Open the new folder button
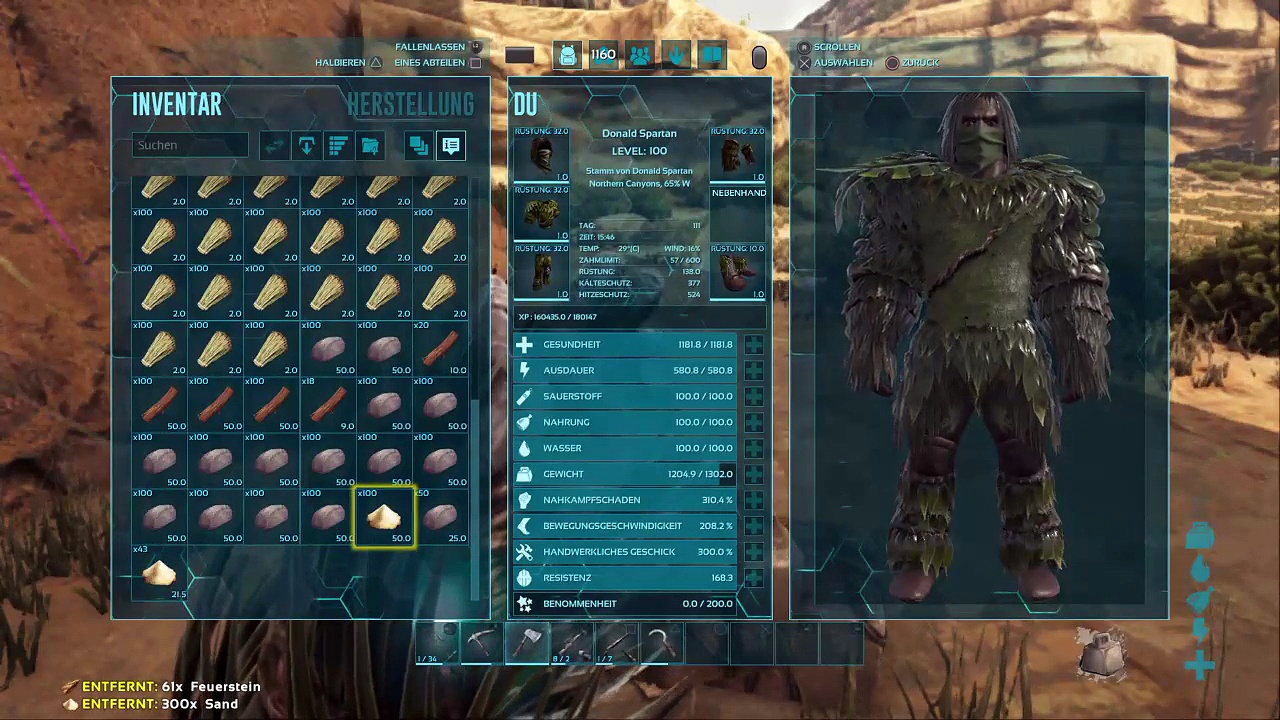1280x720 pixels. click(x=370, y=146)
